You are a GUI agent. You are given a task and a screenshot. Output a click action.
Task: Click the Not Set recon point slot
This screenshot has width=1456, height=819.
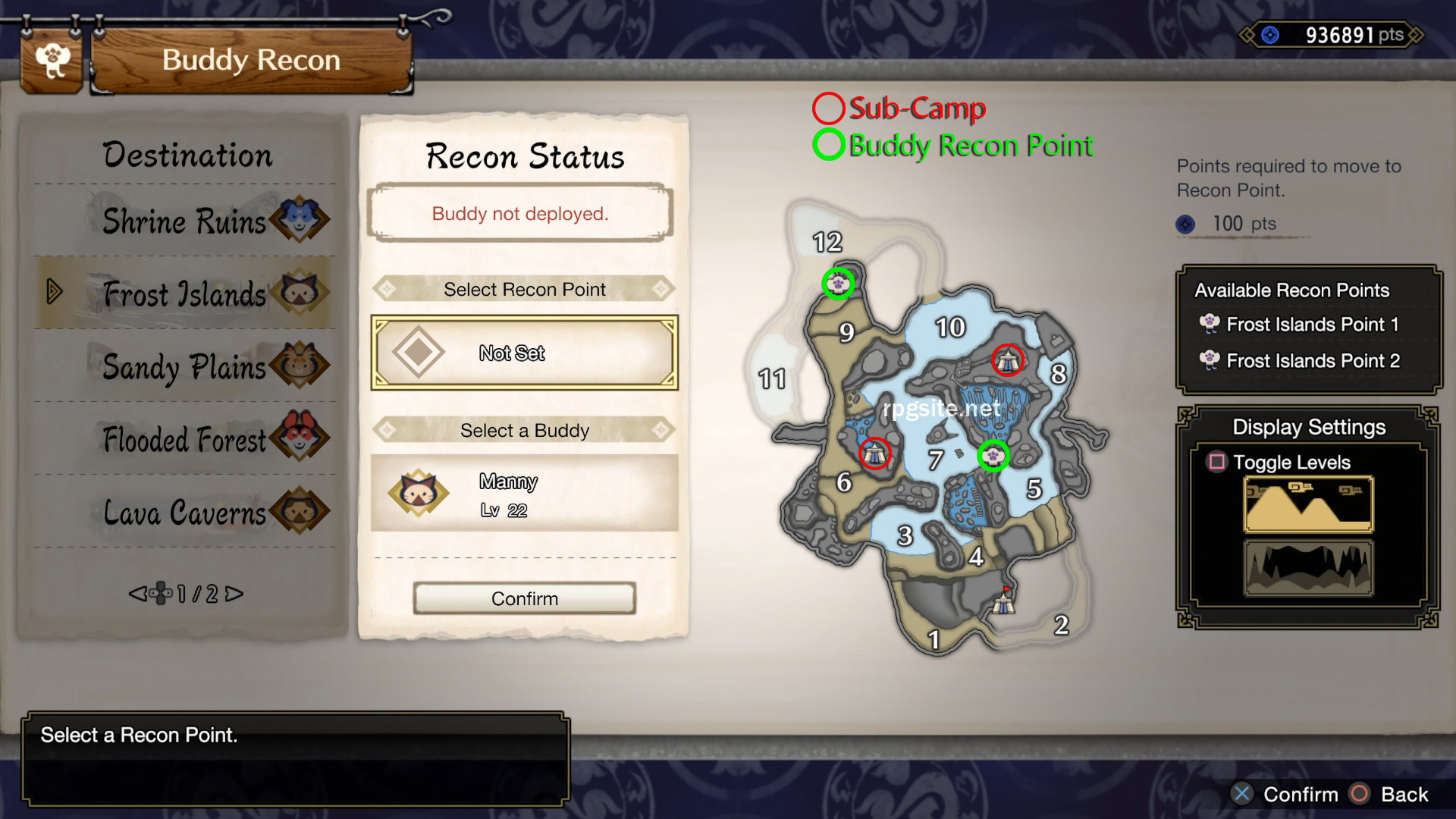524,353
